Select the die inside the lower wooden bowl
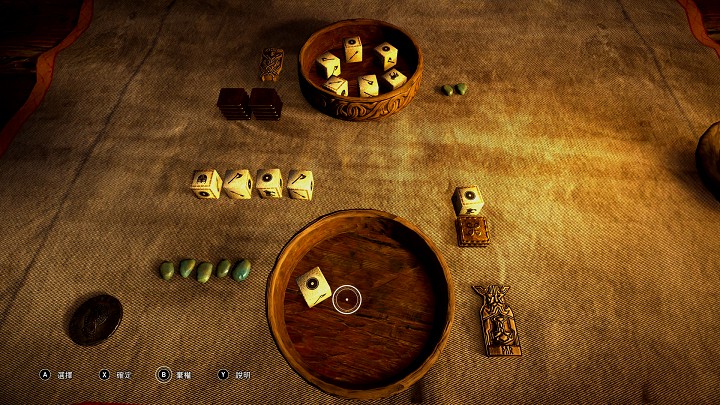This screenshot has height=405, width=720. click(x=313, y=287)
